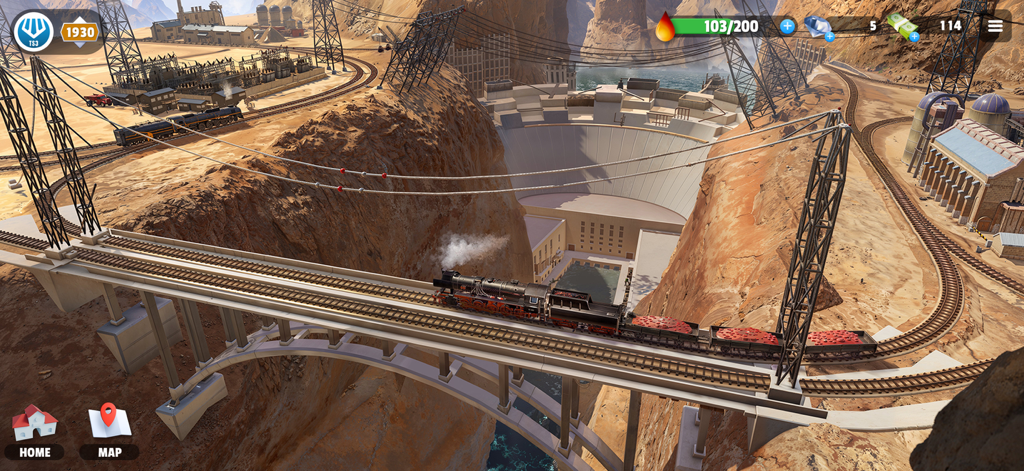Select the 1930 era badge
1024x471 pixels.
coord(79,32)
